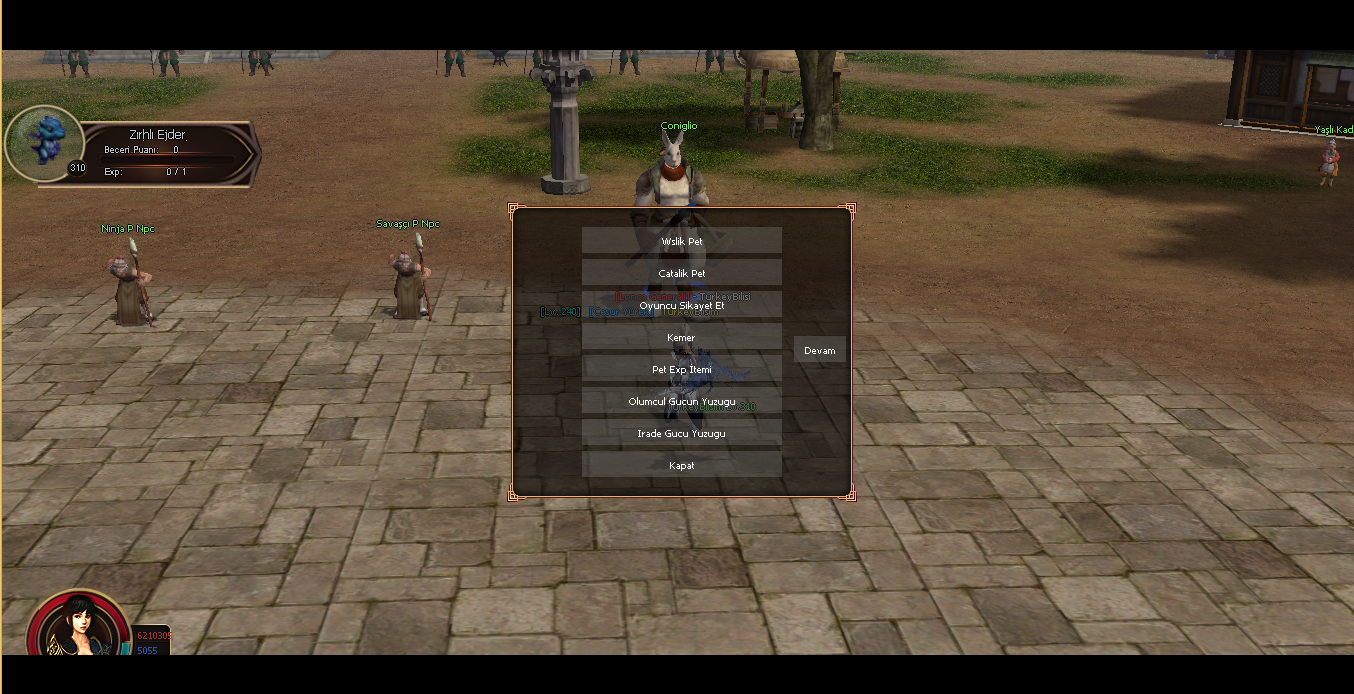Viewport: 1354px width, 694px height.
Task: Select the Irade Gucu Yuzugu option
Action: coord(681,433)
